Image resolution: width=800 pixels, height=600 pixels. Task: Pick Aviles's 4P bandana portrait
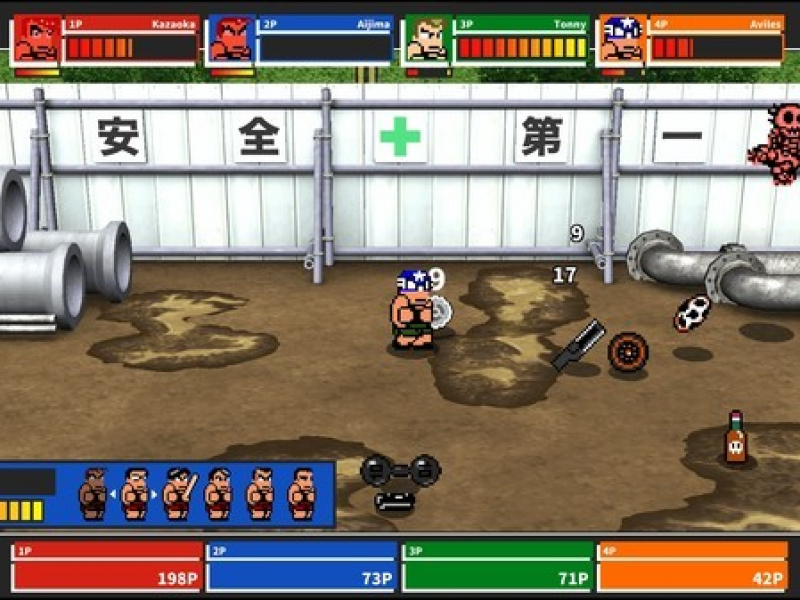[x=621, y=41]
